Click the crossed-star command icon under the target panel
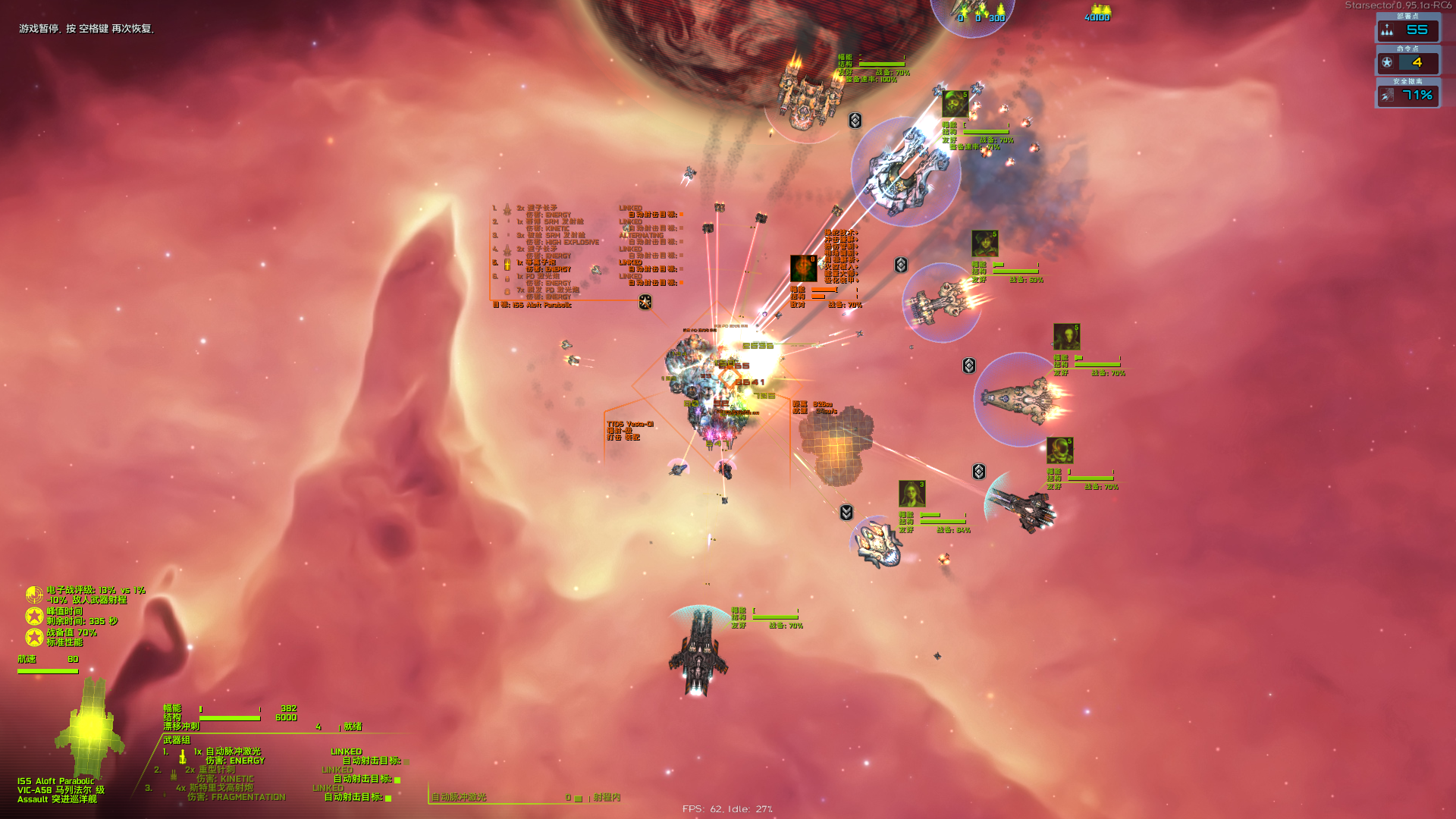1456x819 pixels. click(x=645, y=301)
